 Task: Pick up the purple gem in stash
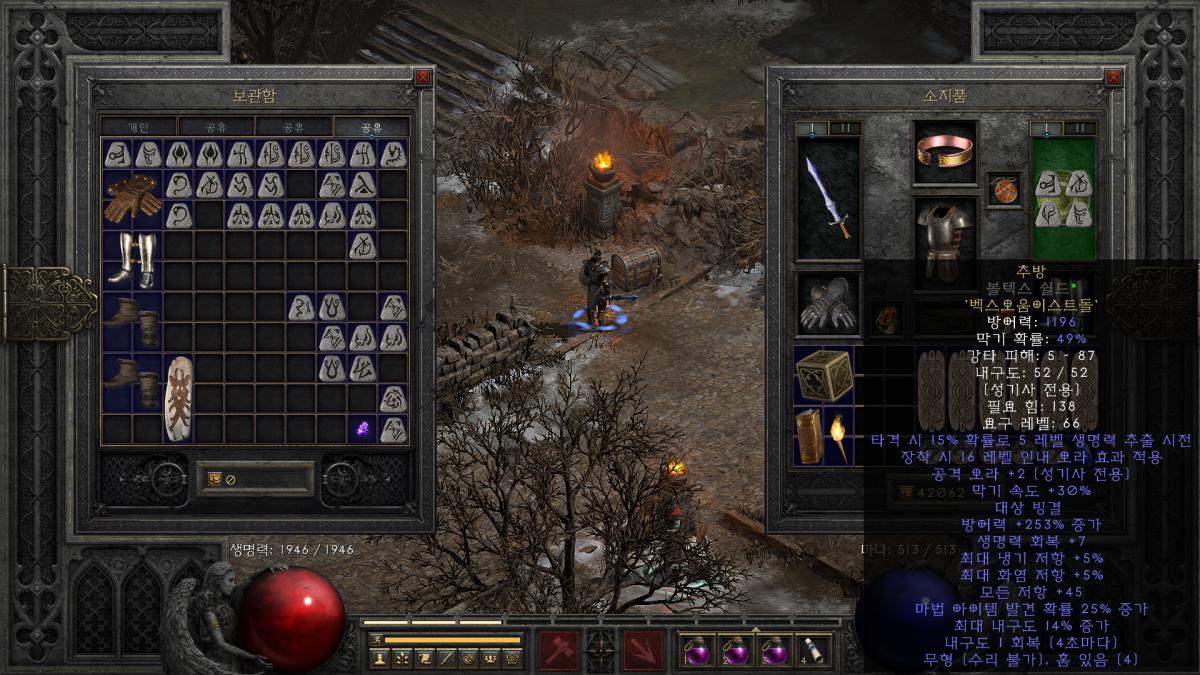tap(363, 428)
